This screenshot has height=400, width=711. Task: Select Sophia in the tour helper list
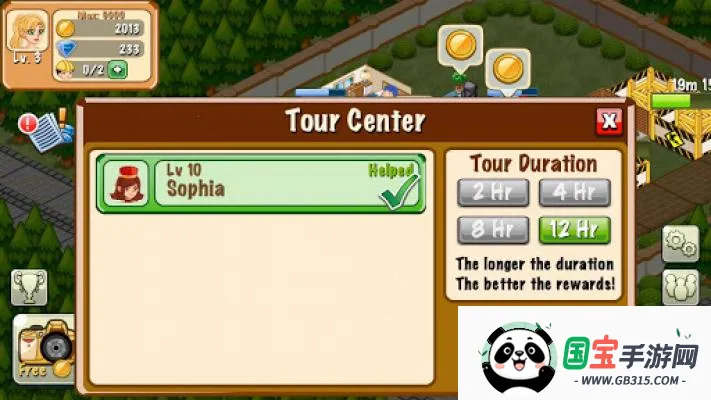click(261, 183)
